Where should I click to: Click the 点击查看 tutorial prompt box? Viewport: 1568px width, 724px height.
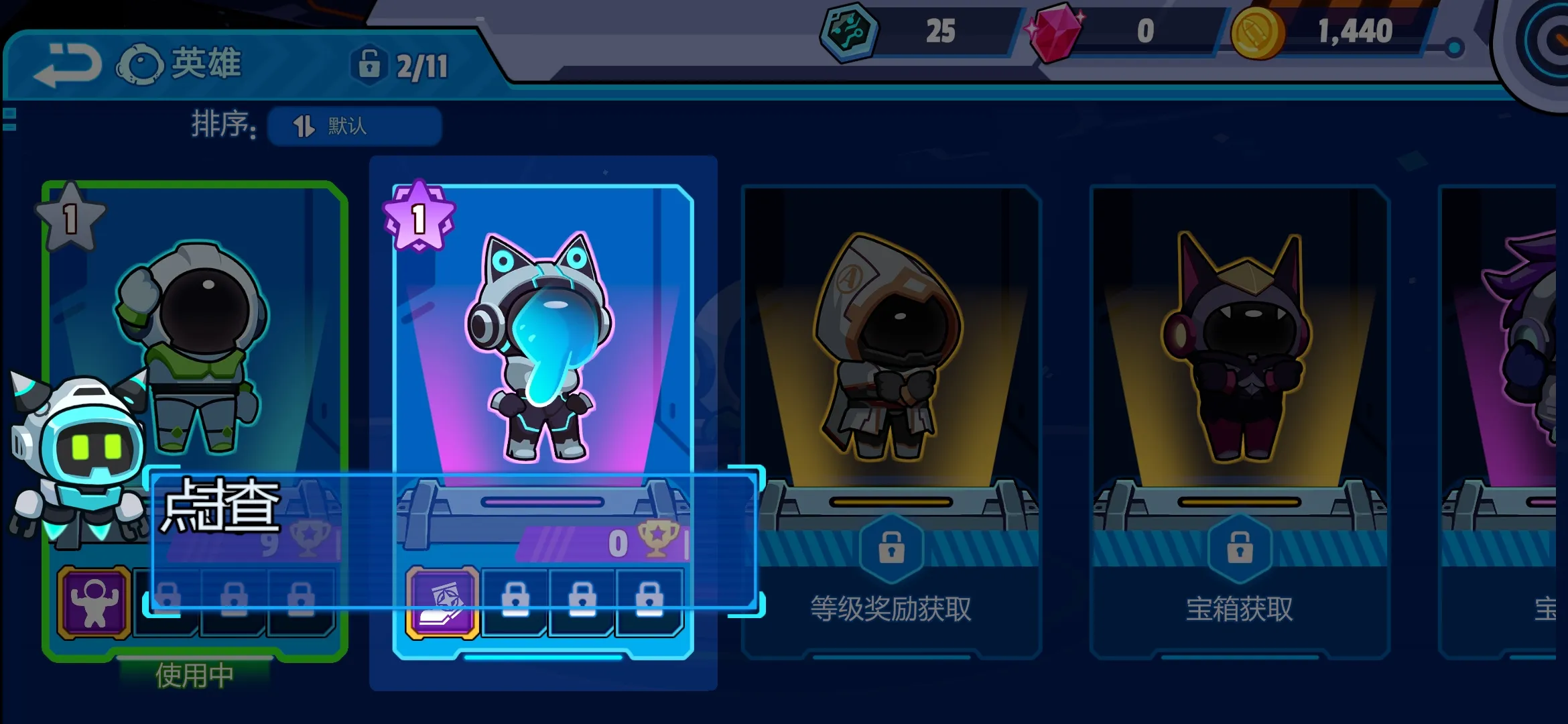coord(453,540)
